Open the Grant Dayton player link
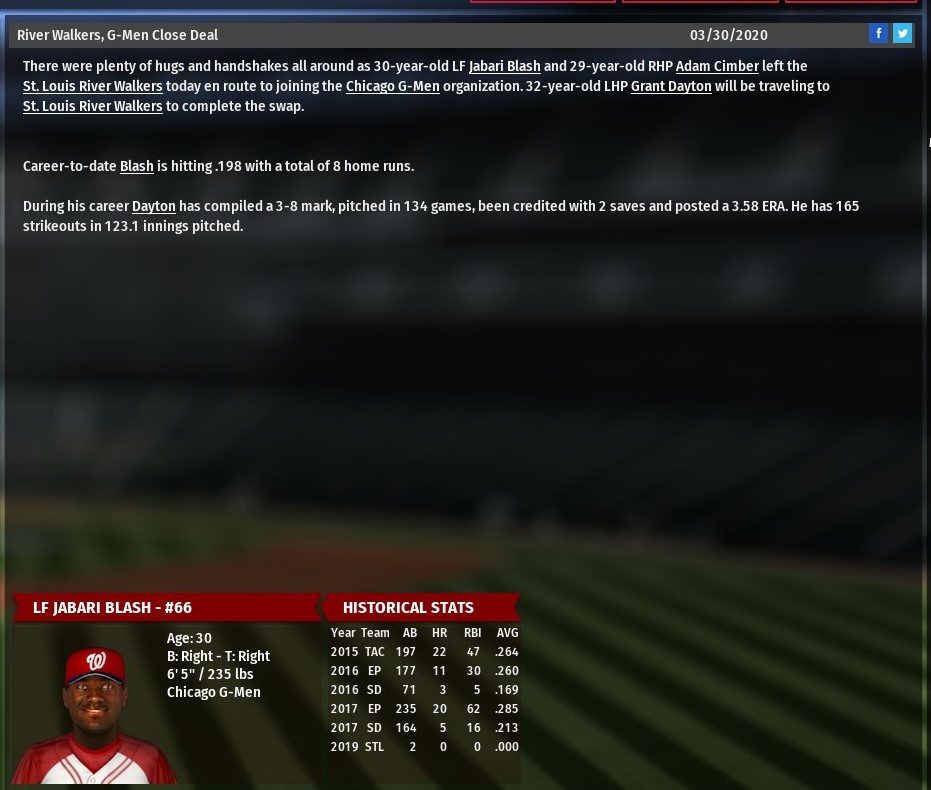 pos(671,86)
